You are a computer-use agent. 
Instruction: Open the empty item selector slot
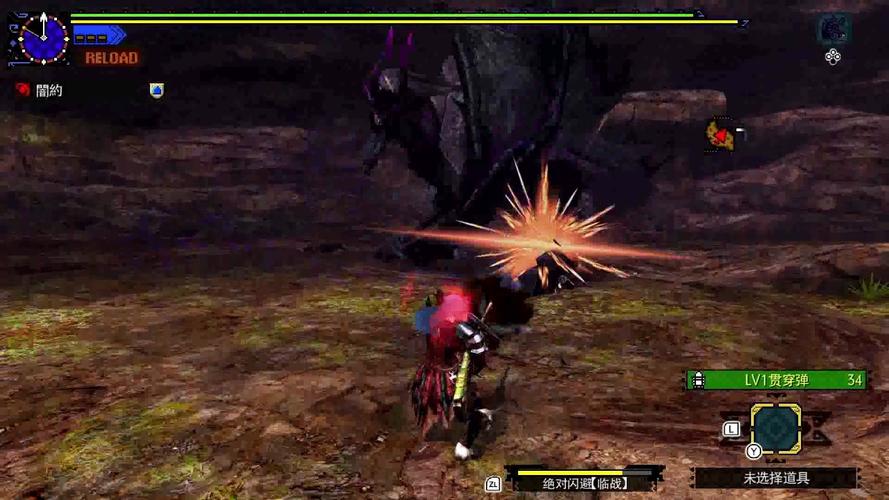775,430
